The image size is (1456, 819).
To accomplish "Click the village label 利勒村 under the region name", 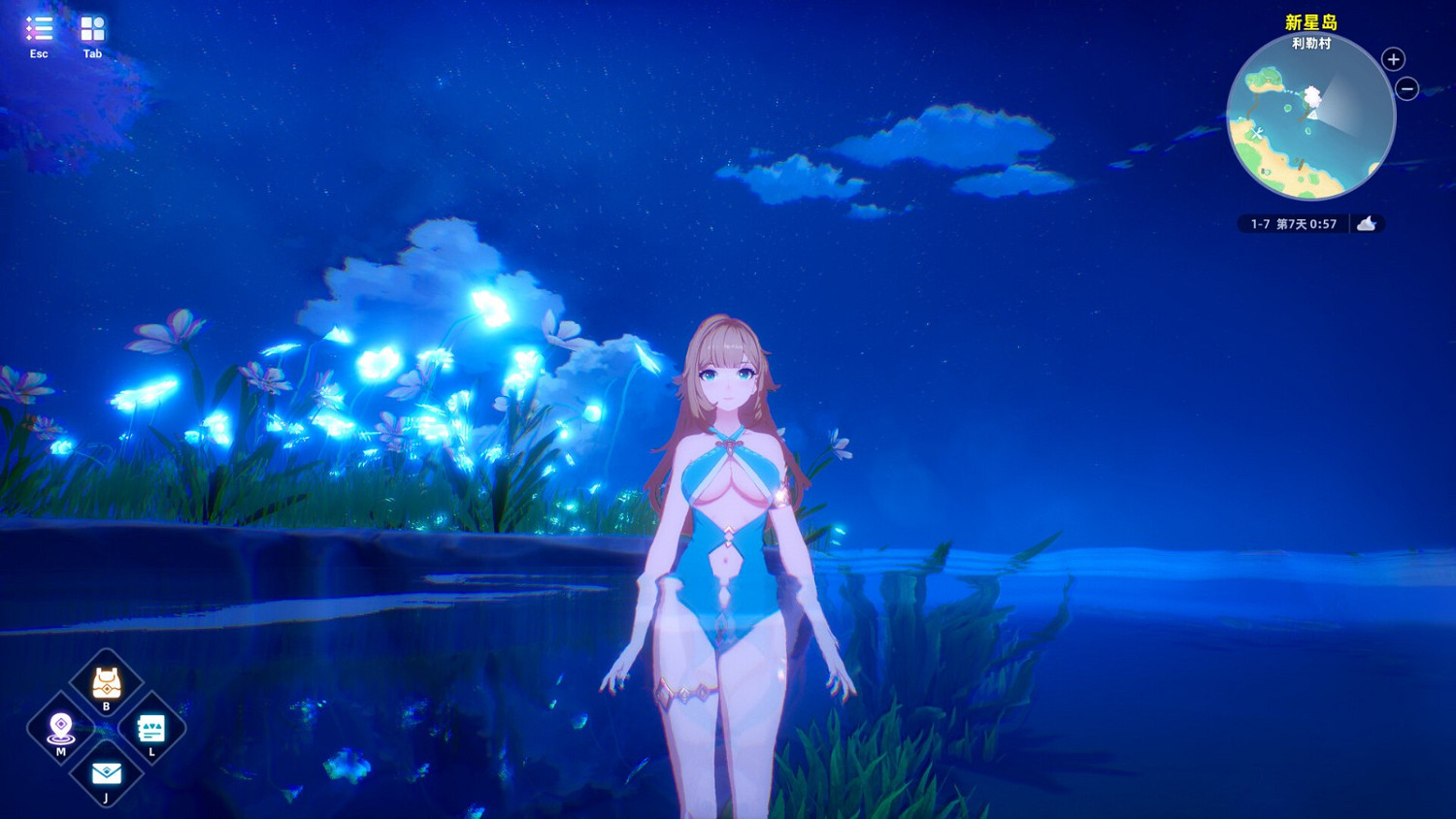I will [x=1312, y=43].
